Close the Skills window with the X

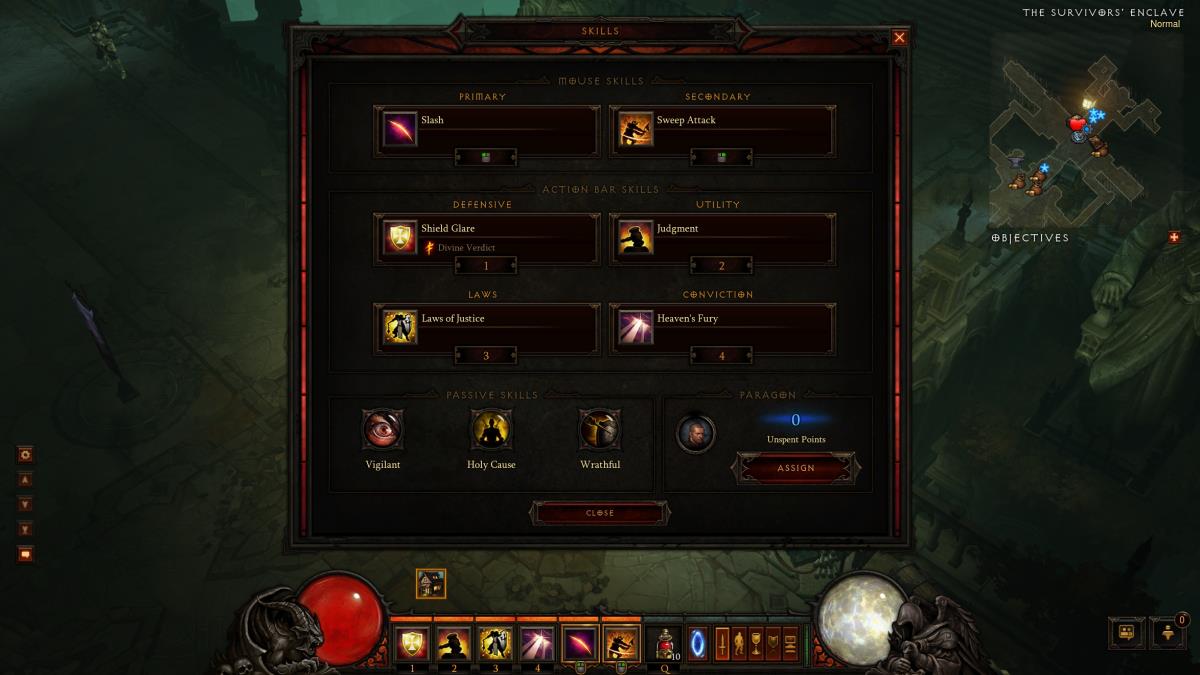(899, 38)
